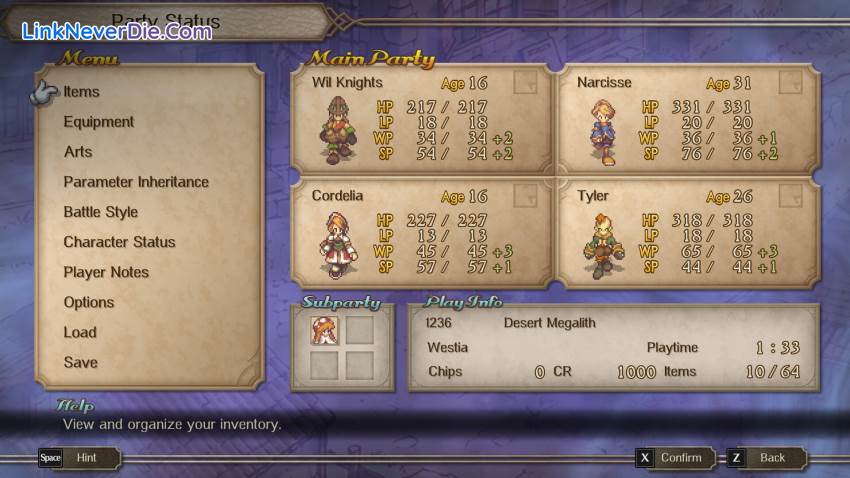The width and height of the screenshot is (850, 478).
Task: Open the Items menu entry
Action: (x=82, y=92)
